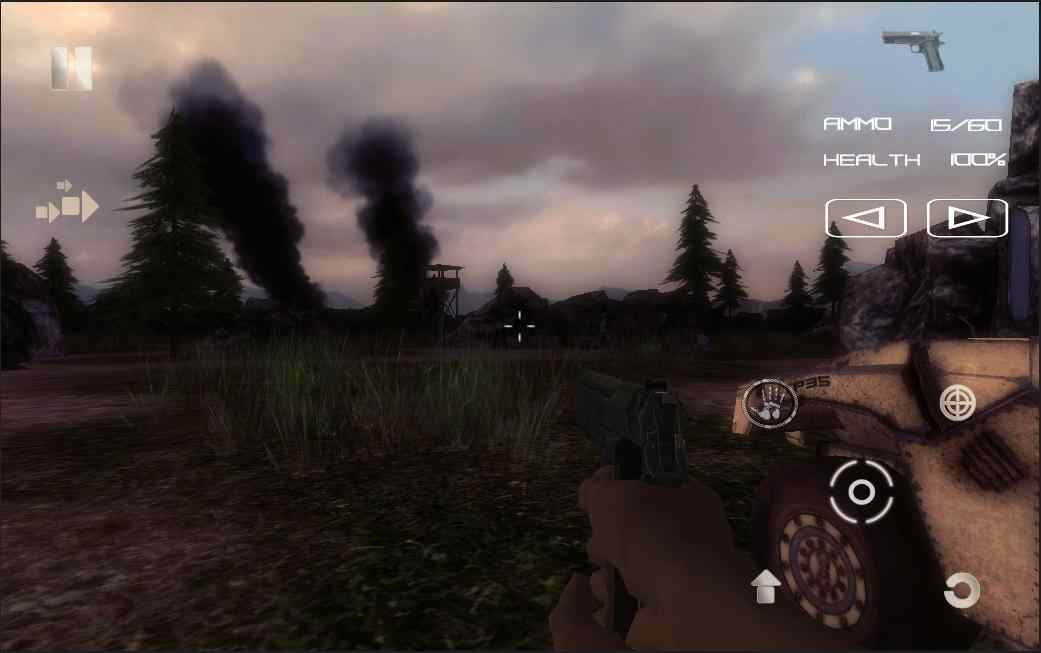Reload using the circular arrow icon
This screenshot has width=1041, height=653.
click(x=960, y=590)
